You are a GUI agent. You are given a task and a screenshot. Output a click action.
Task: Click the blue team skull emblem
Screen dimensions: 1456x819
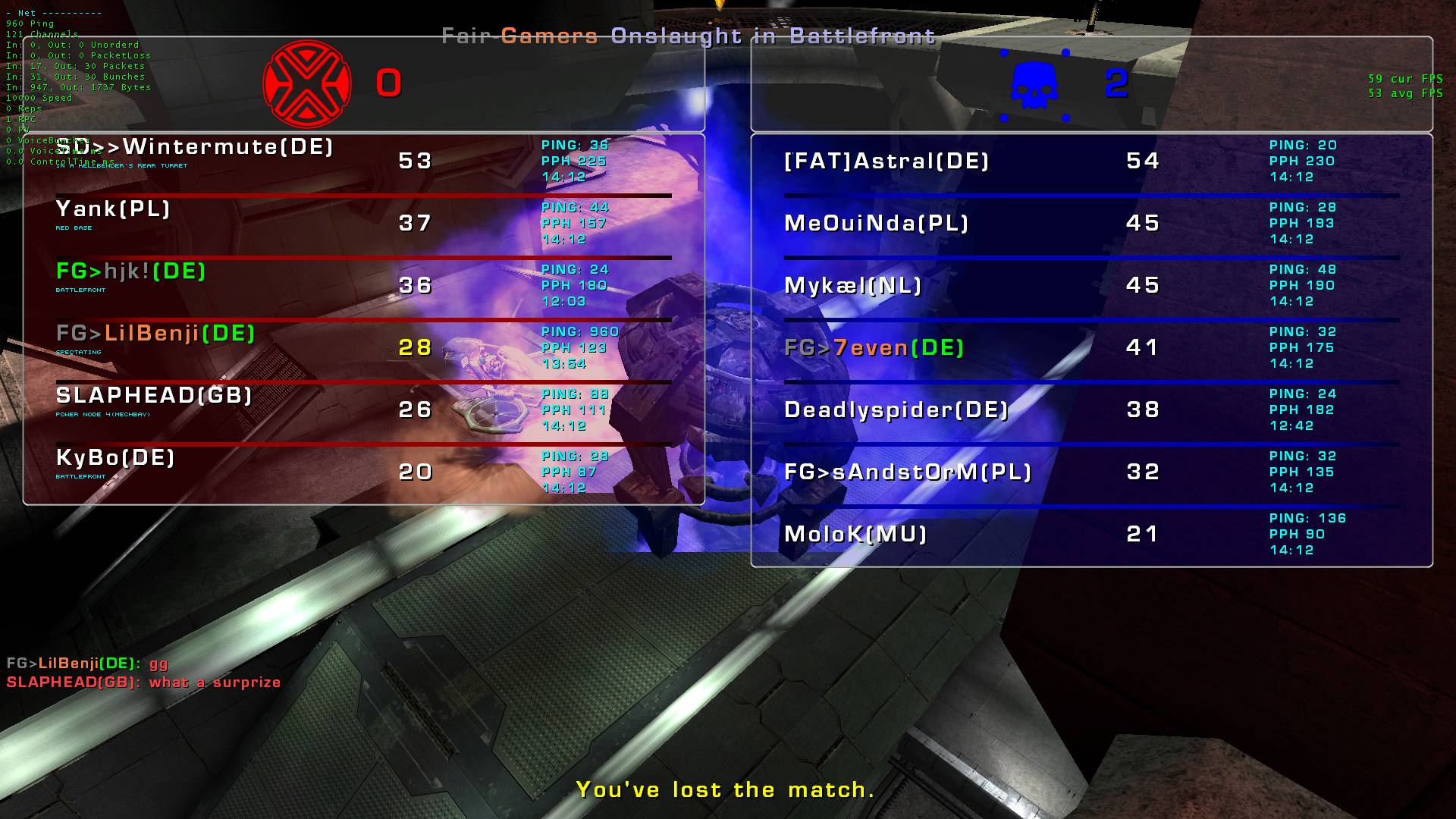[1034, 84]
